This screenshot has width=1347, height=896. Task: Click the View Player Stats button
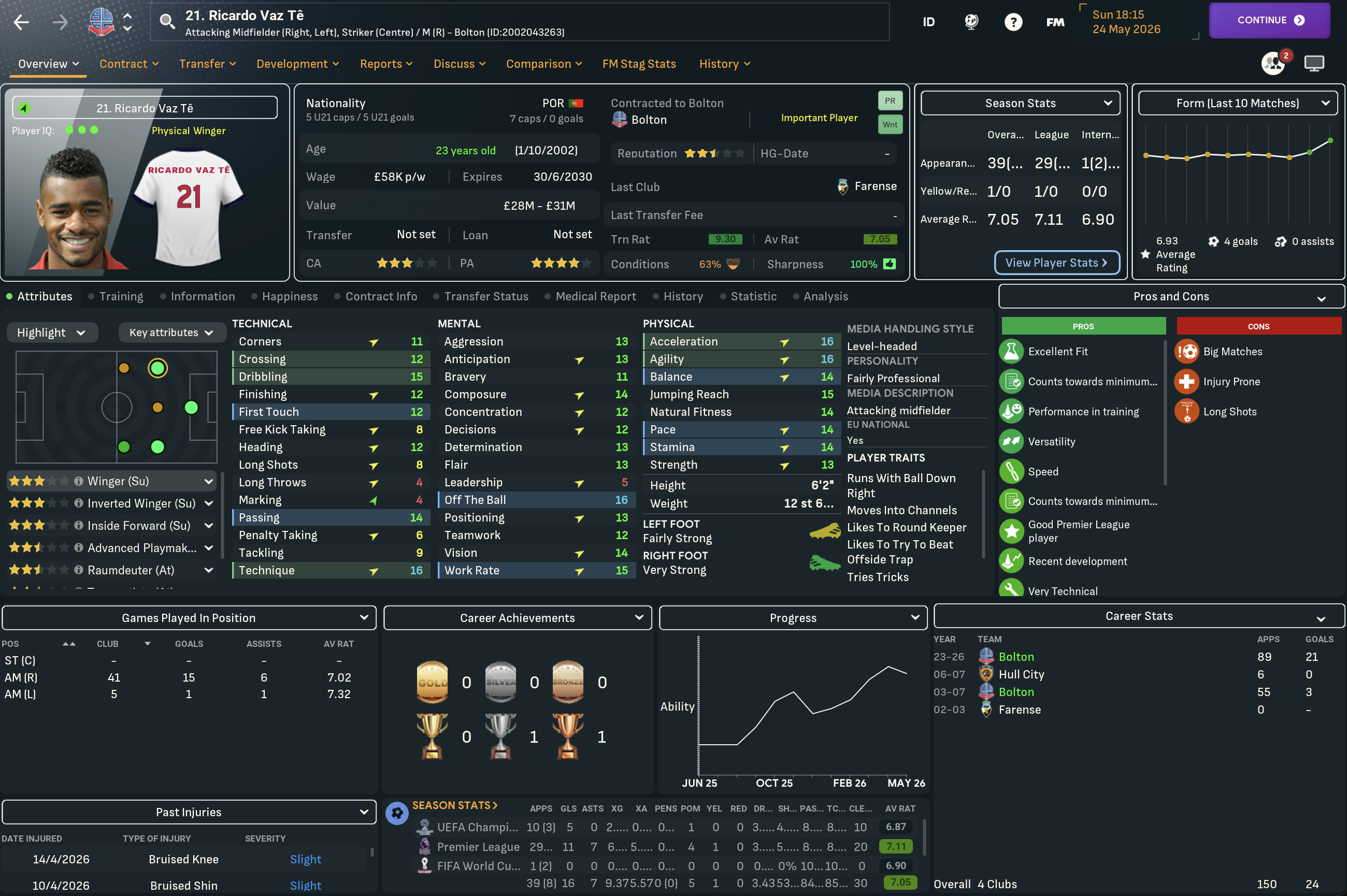[1057, 262]
